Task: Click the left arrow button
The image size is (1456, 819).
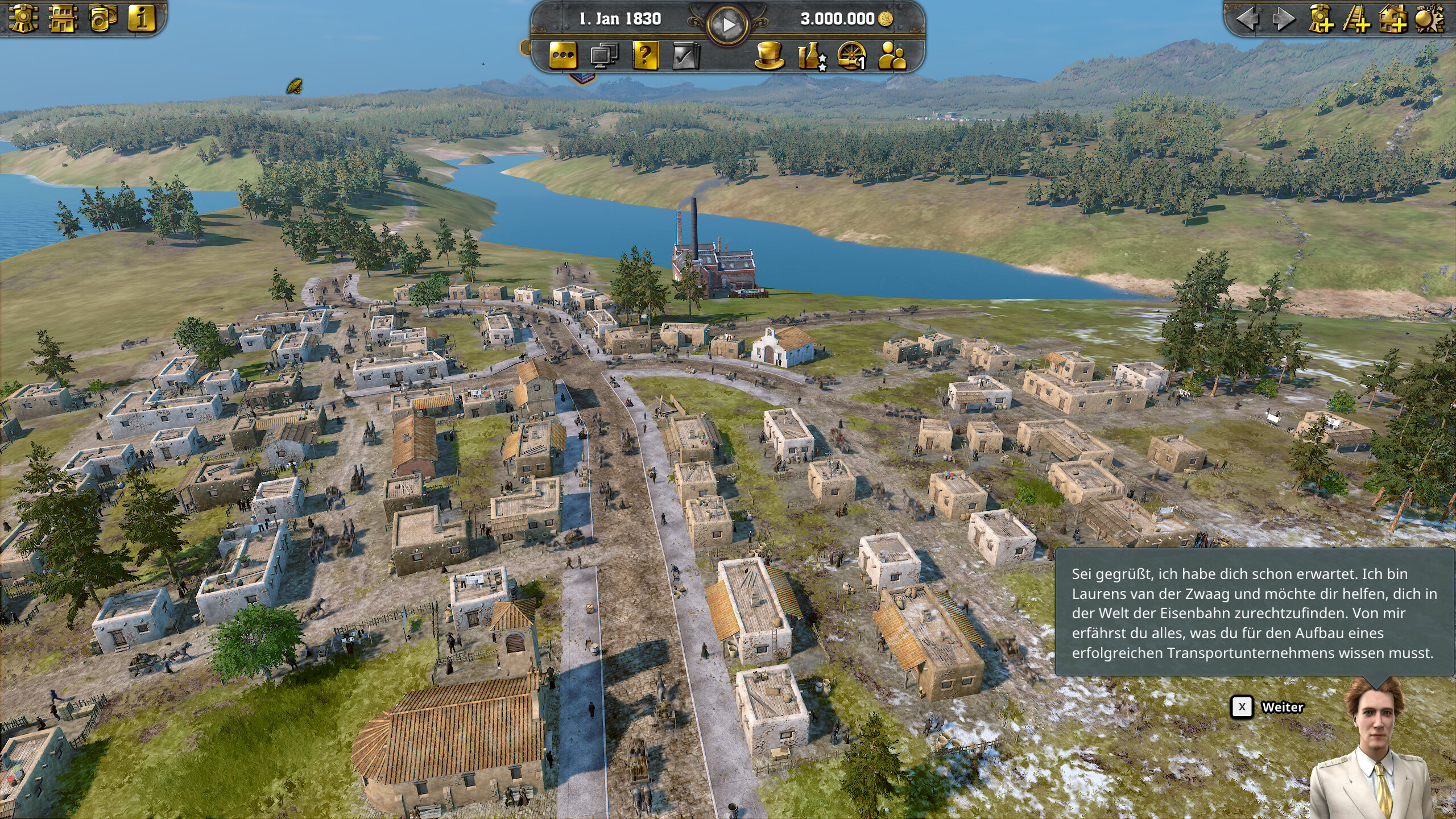Action: [1248, 19]
